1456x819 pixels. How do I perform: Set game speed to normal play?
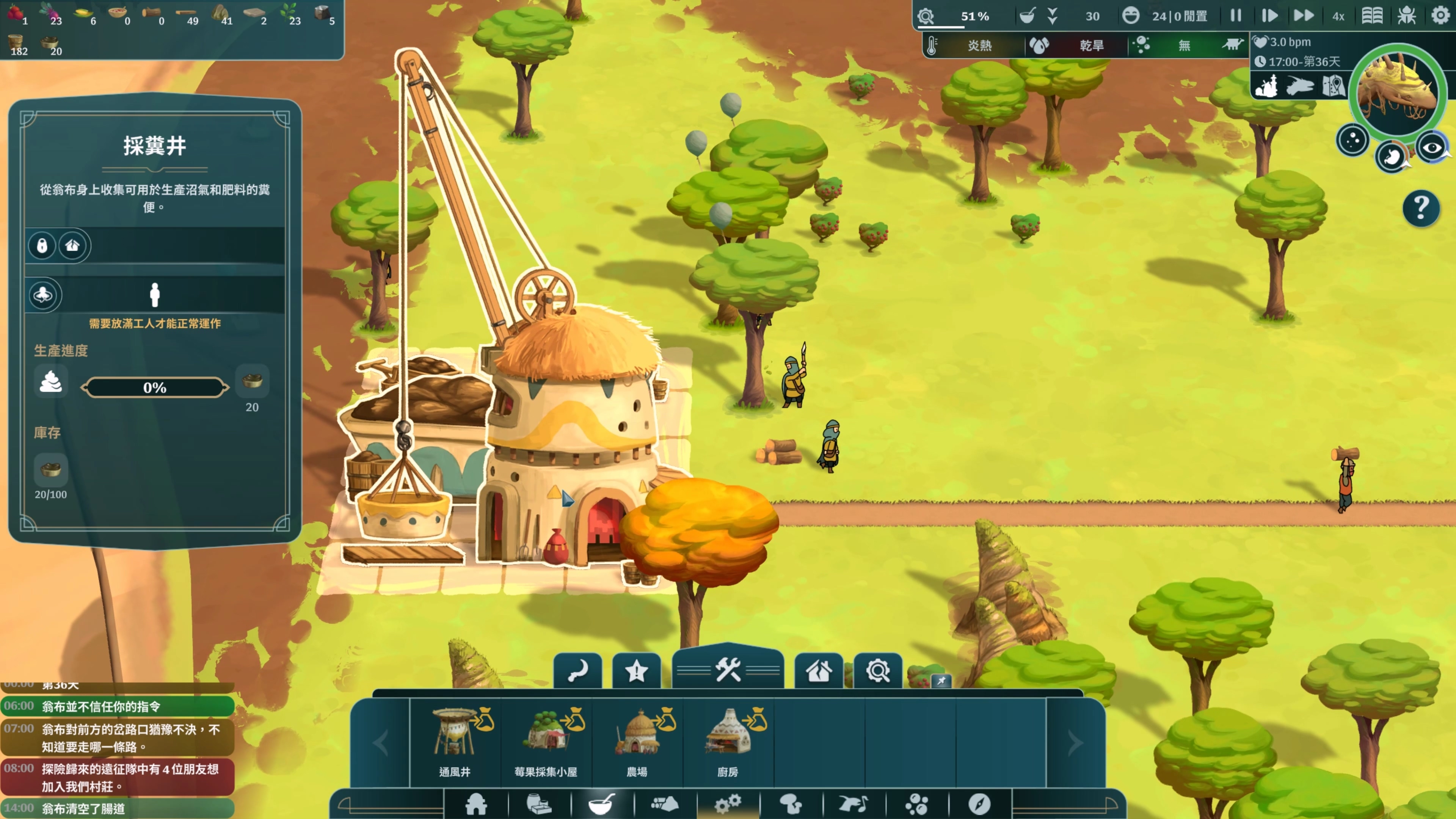point(1269,16)
